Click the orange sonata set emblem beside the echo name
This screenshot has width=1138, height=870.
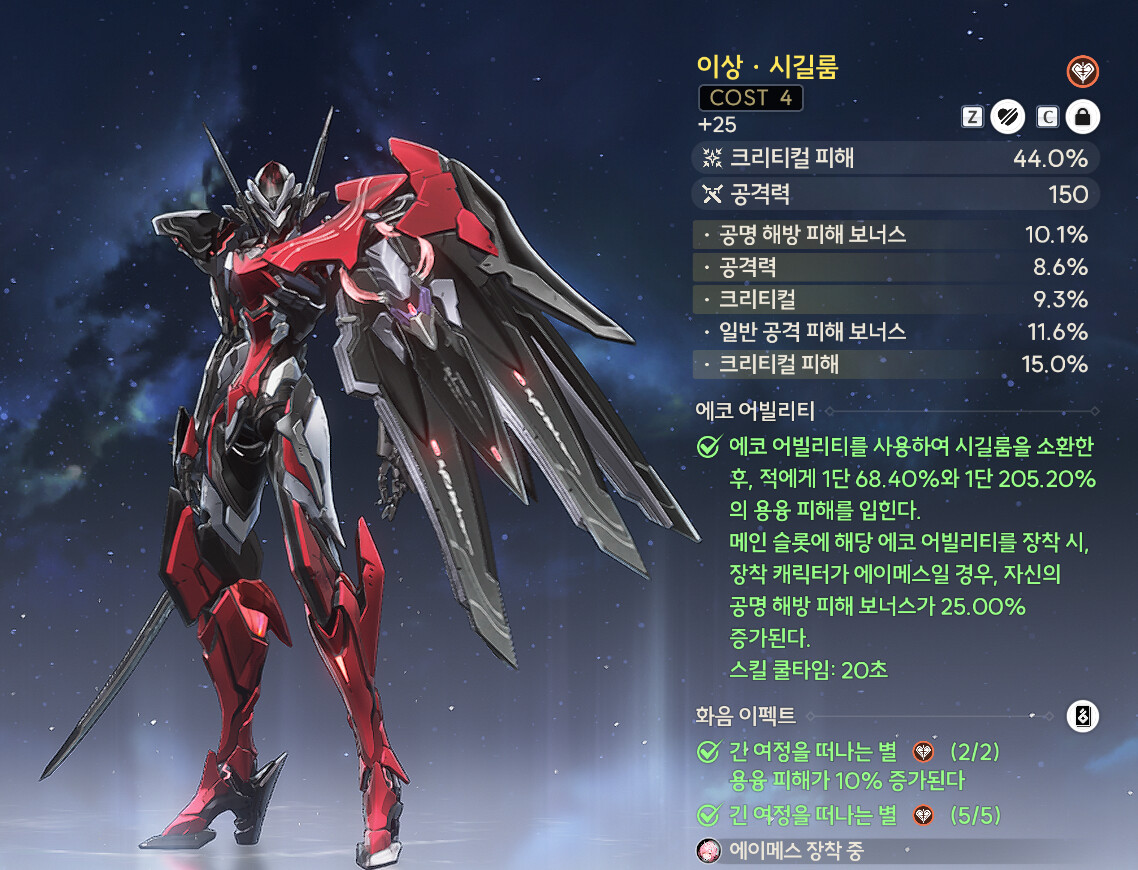tap(1082, 72)
